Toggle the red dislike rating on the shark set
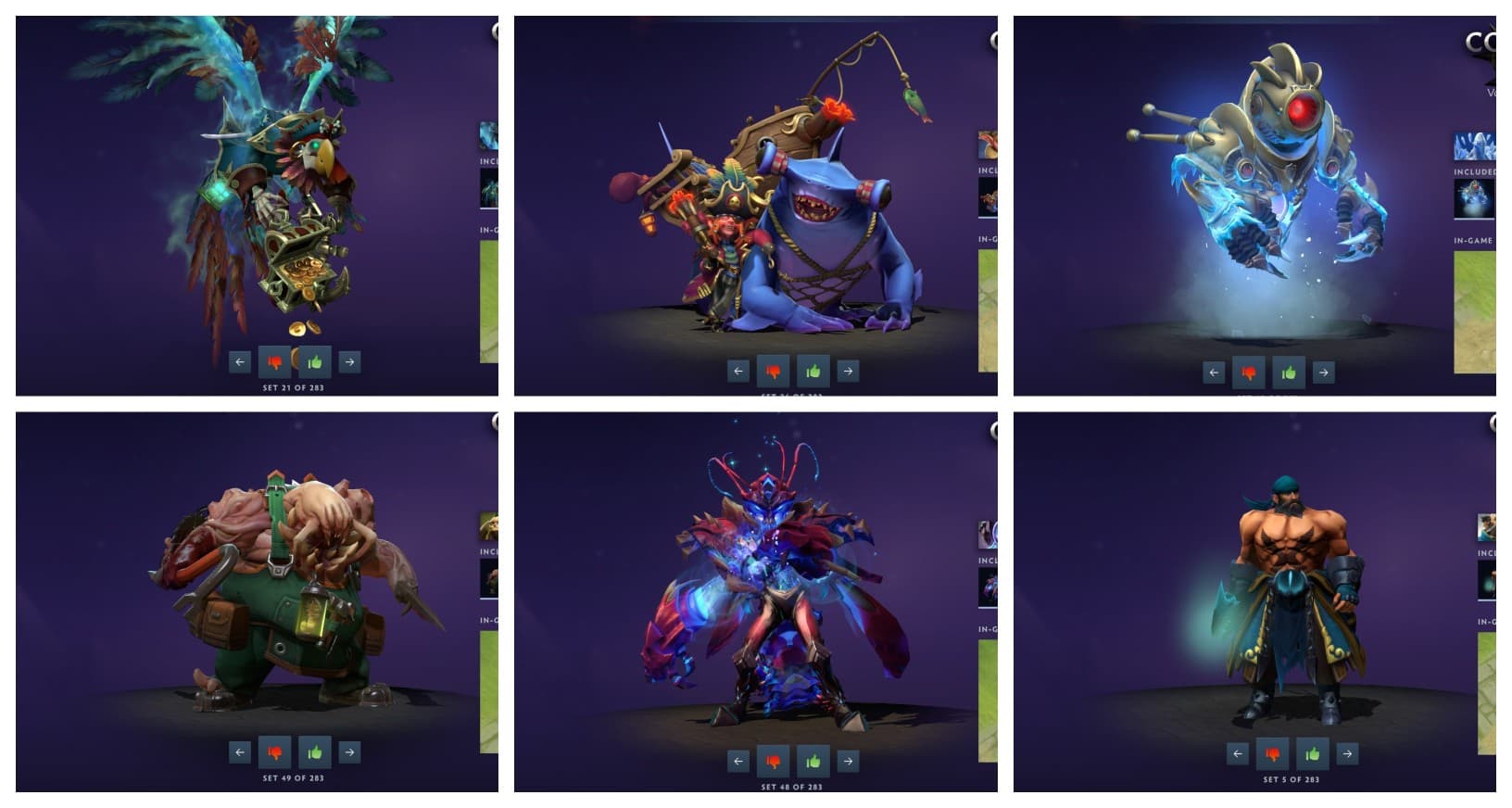 tap(774, 371)
